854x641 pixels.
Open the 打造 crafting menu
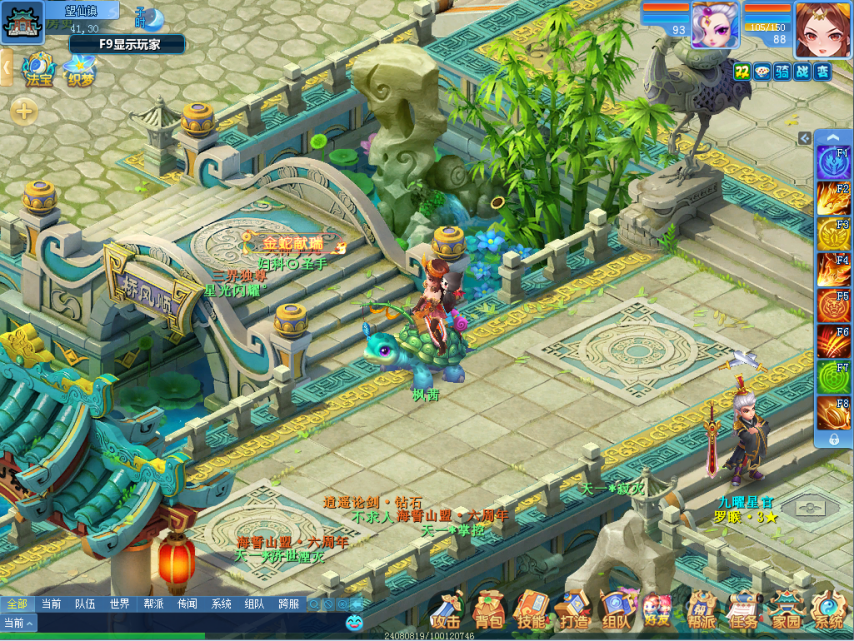point(573,610)
